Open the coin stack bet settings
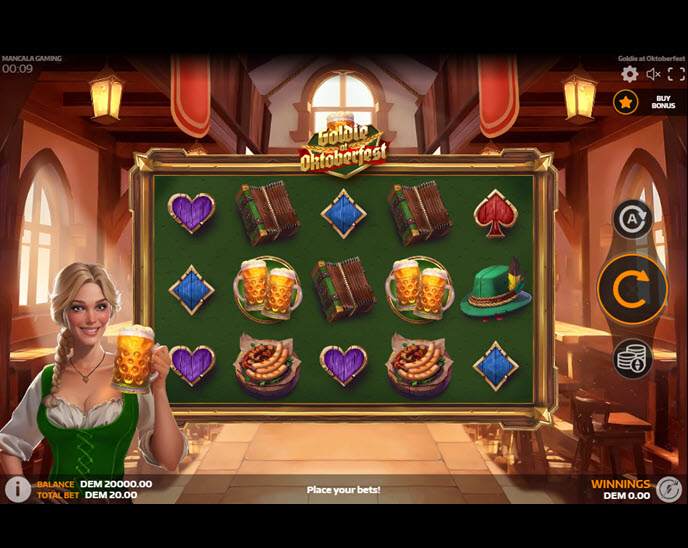Screen dimensions: 688x548 click(632, 359)
